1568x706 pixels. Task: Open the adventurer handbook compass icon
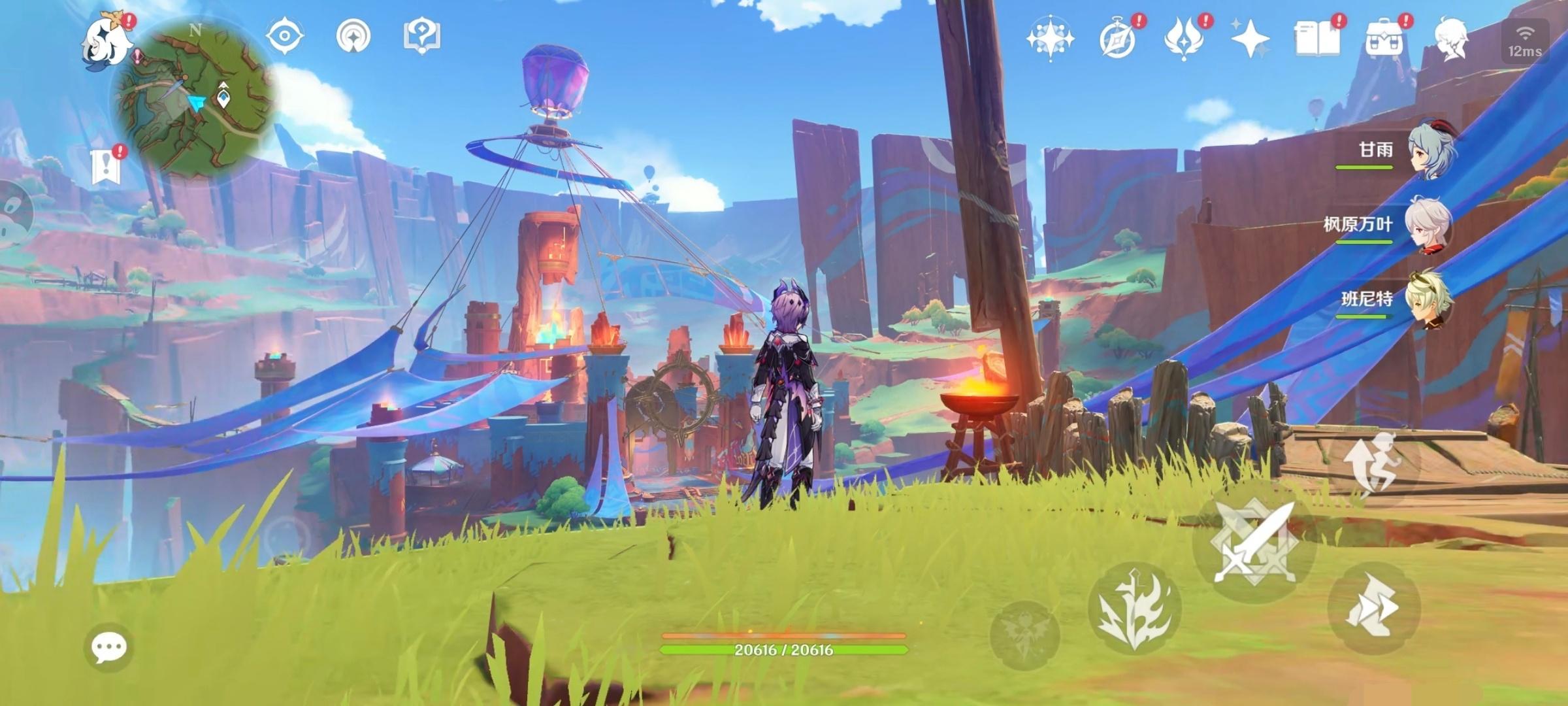tap(1118, 38)
